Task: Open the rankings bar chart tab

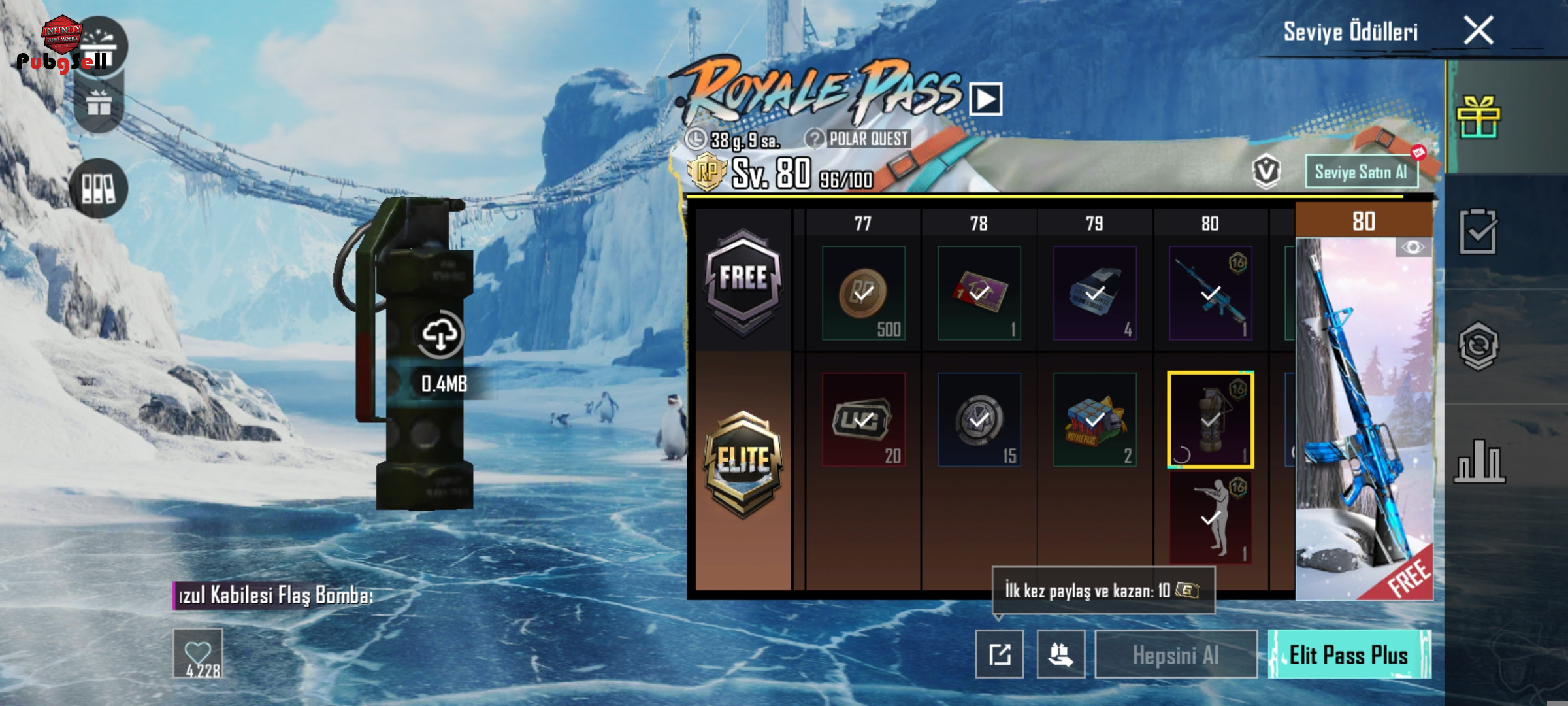Action: pos(1478,462)
